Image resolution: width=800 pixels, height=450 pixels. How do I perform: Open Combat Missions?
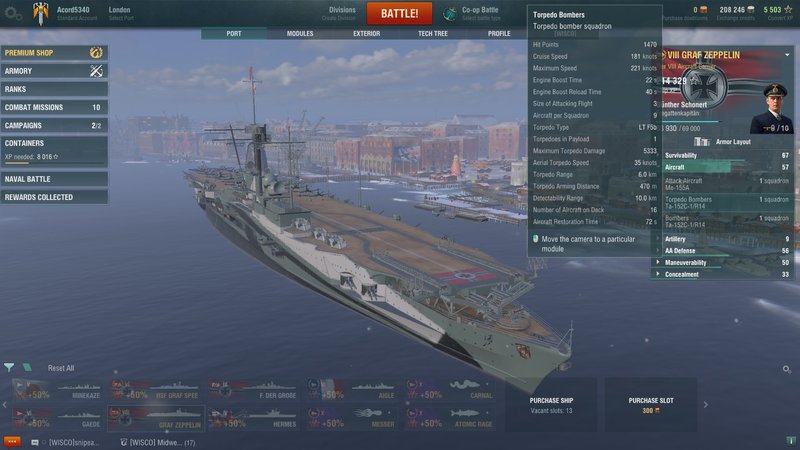(54, 107)
